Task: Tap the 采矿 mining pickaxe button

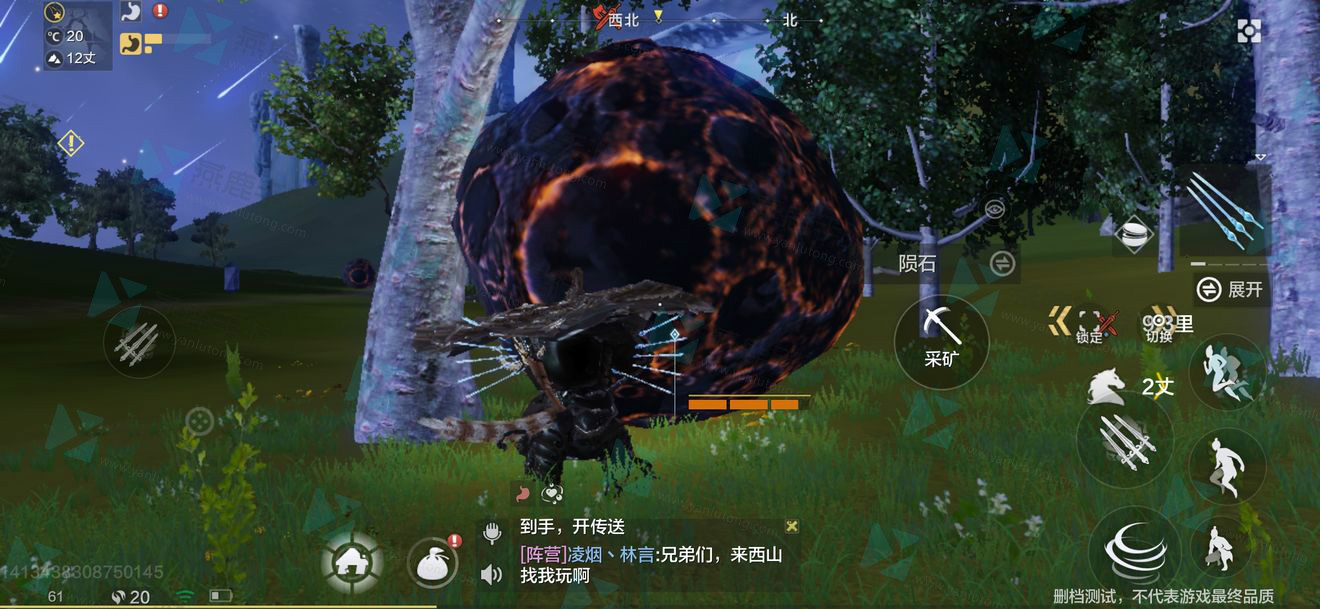Action: point(941,341)
